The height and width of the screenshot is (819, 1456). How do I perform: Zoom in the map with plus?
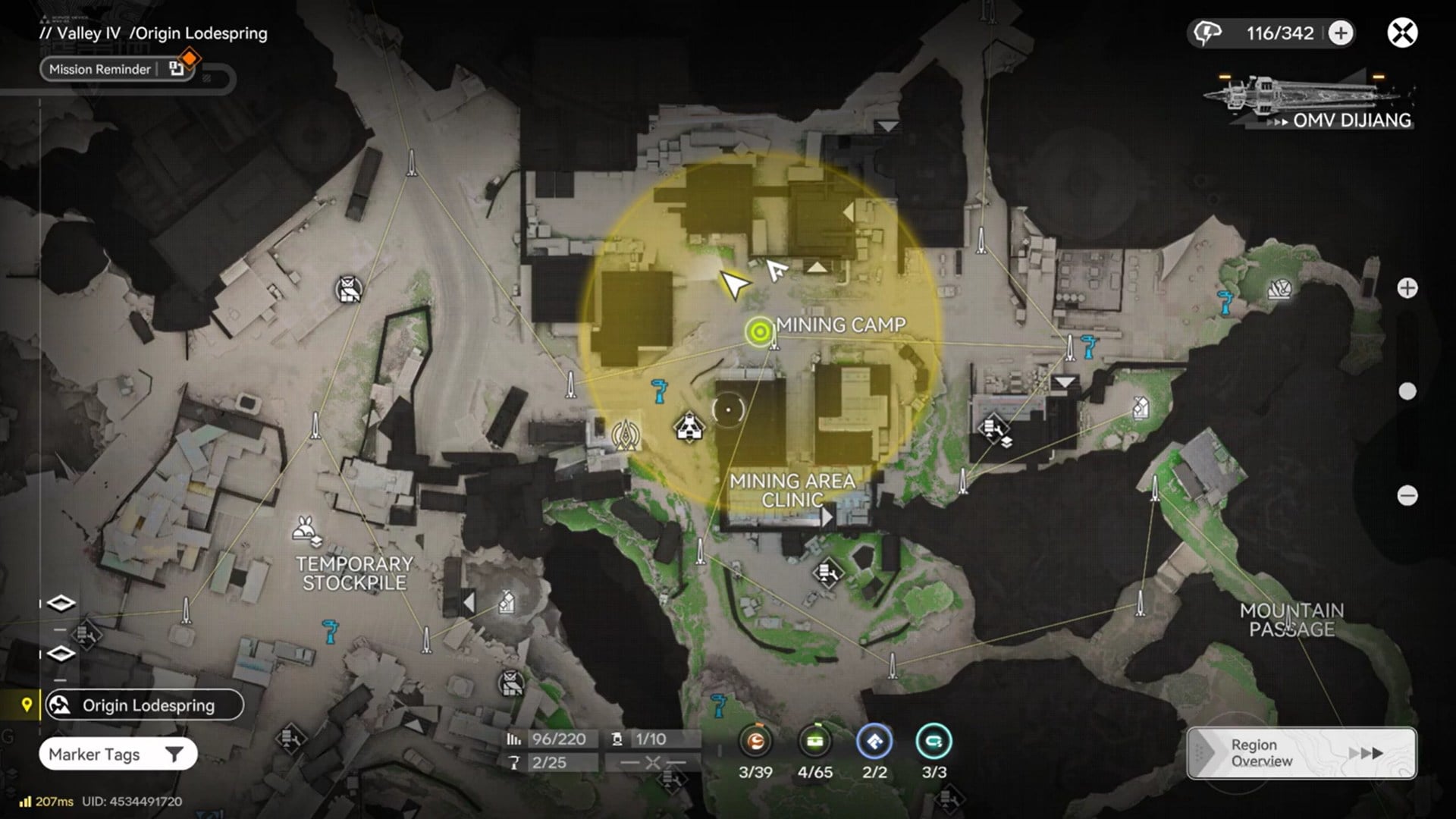pyautogui.click(x=1407, y=288)
